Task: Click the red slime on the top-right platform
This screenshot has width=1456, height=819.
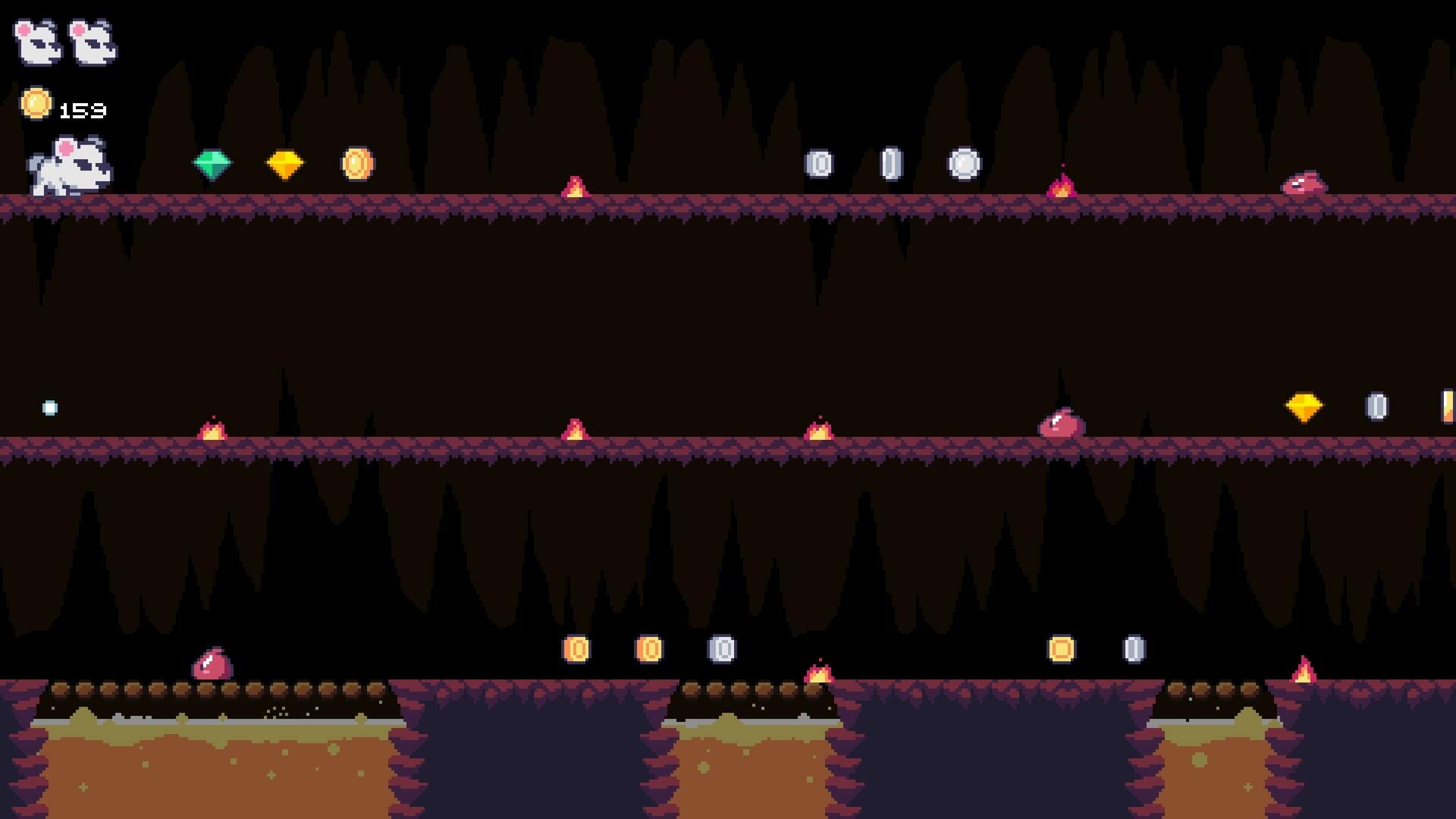Action: (1306, 184)
